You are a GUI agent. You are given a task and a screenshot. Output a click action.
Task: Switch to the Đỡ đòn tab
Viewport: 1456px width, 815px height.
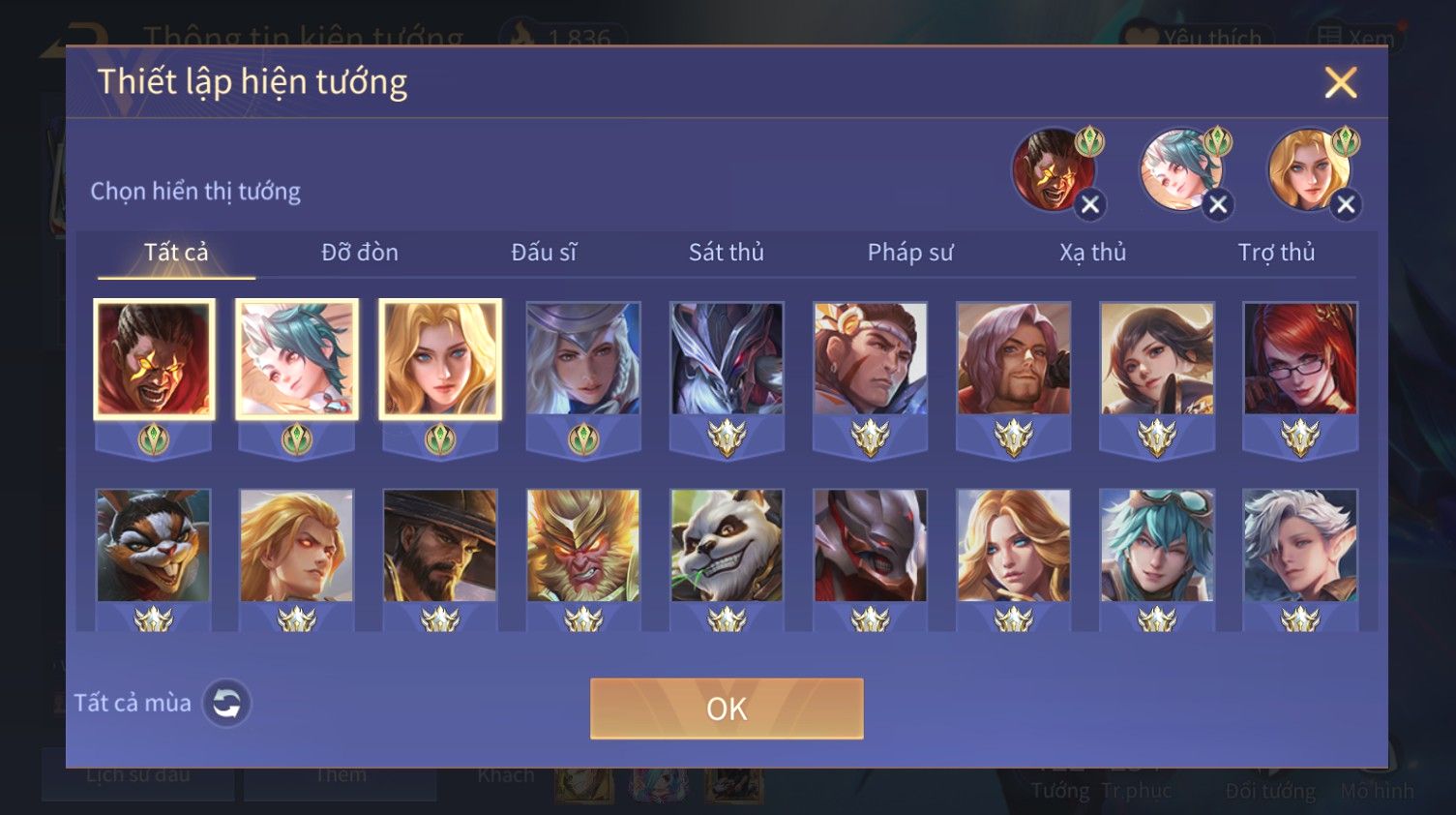tap(360, 253)
